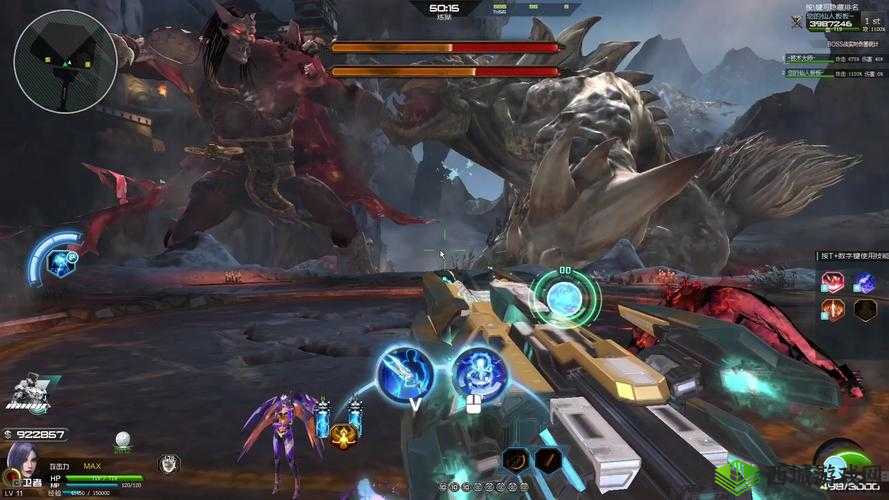Select the left orange hexagon weapon slot

[x=516, y=459]
